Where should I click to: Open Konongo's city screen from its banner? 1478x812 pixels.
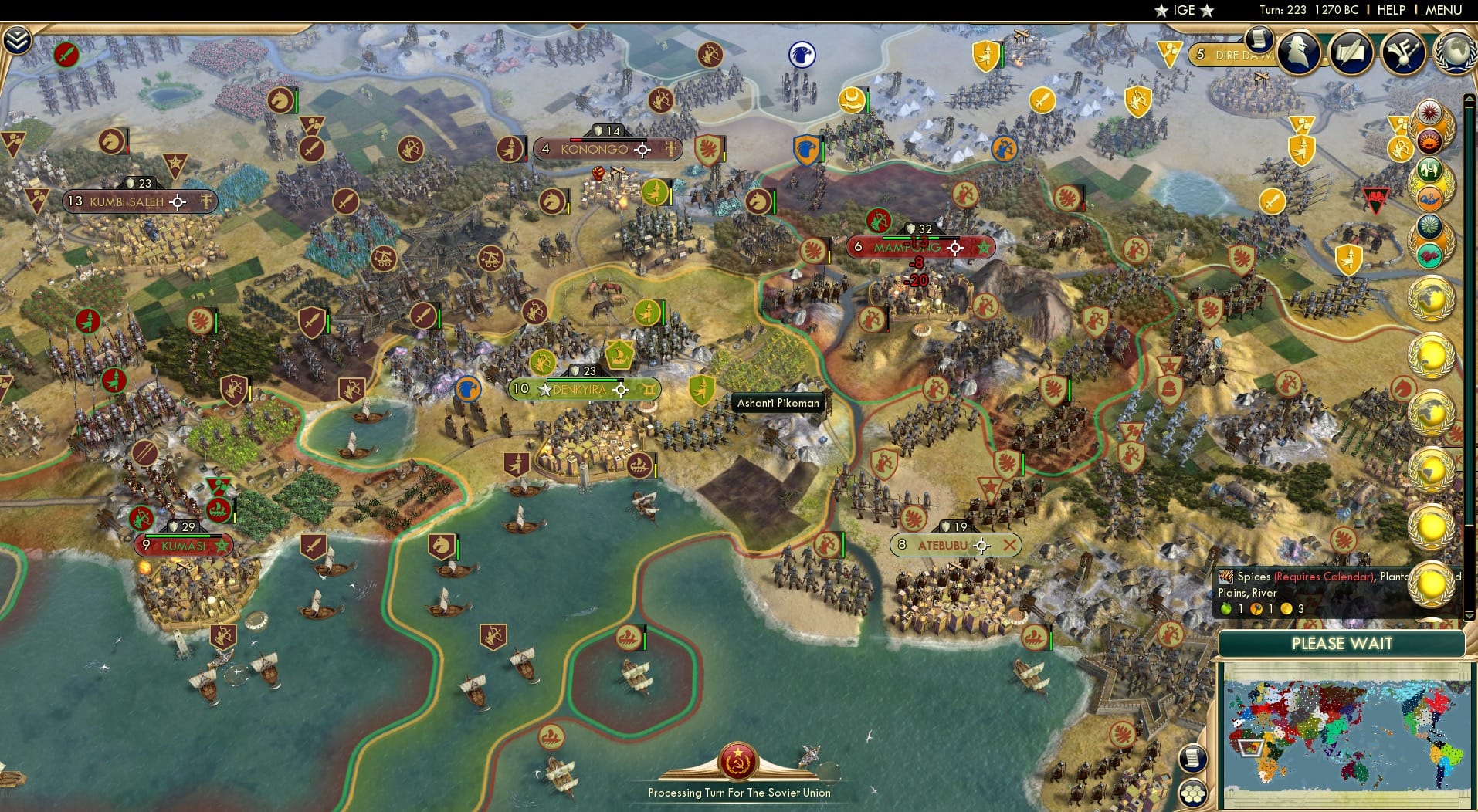click(595, 150)
